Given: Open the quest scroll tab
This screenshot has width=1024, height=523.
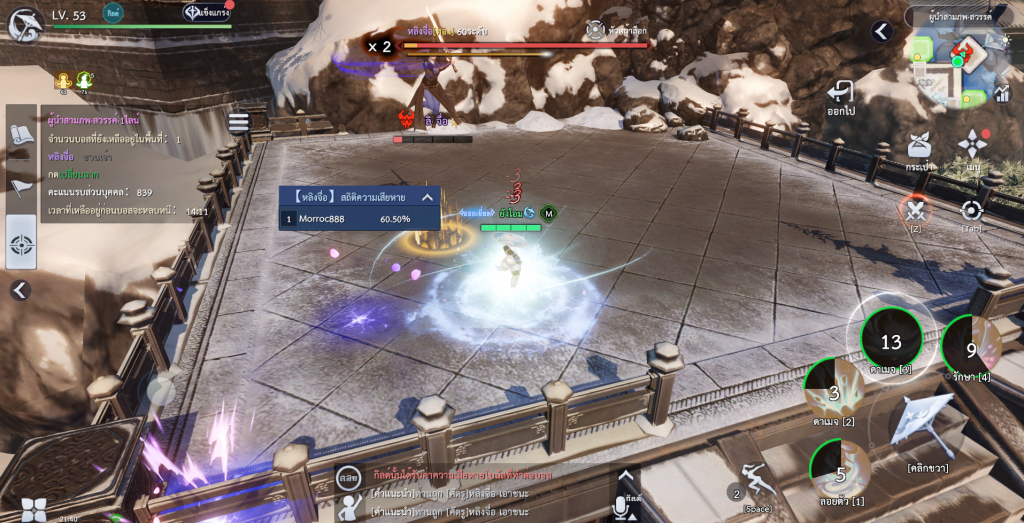Looking at the screenshot, I should [x=21, y=135].
